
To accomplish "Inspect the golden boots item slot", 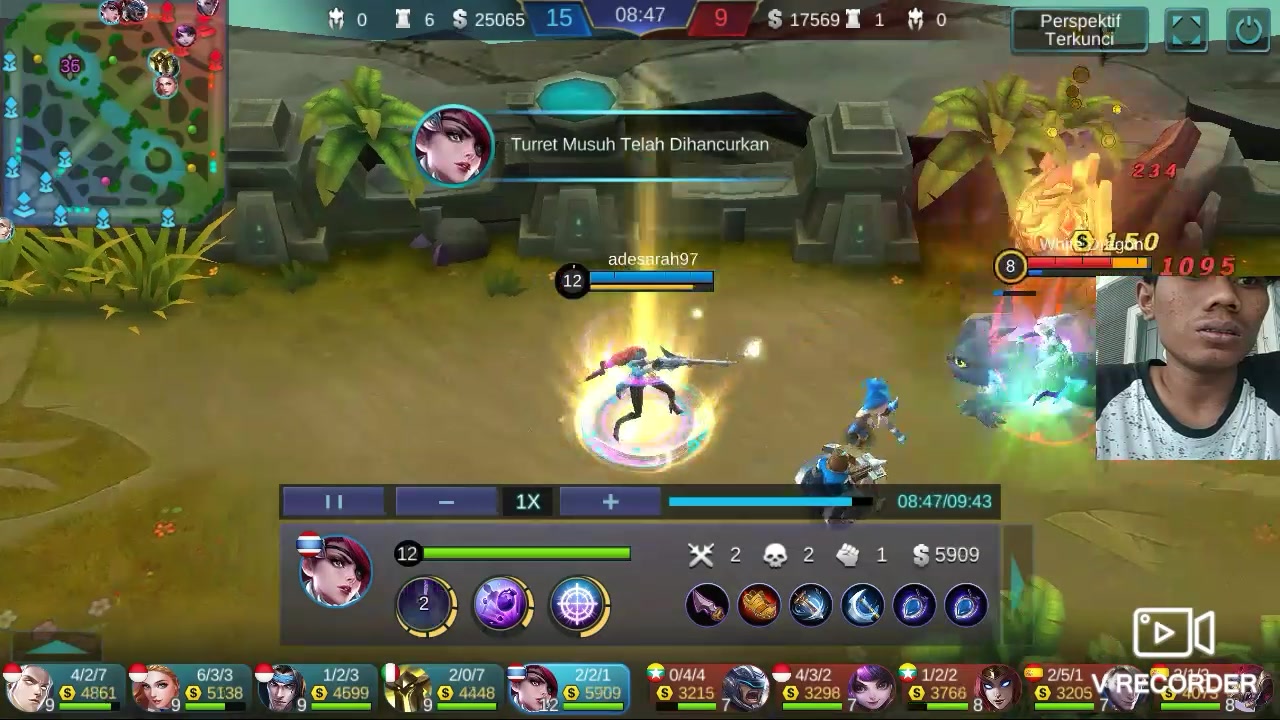I will (759, 605).
